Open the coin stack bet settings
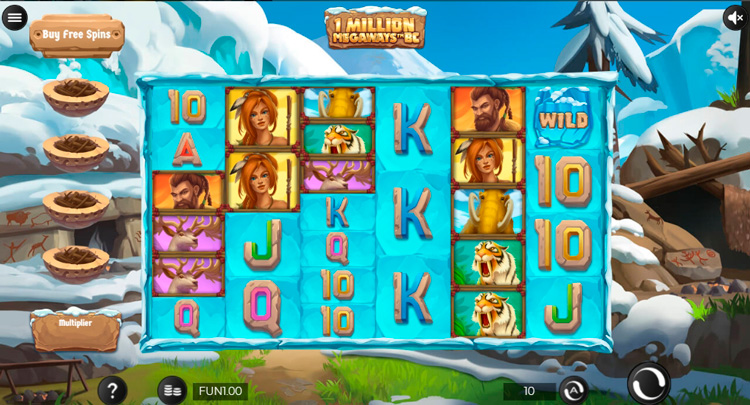 click(x=172, y=390)
